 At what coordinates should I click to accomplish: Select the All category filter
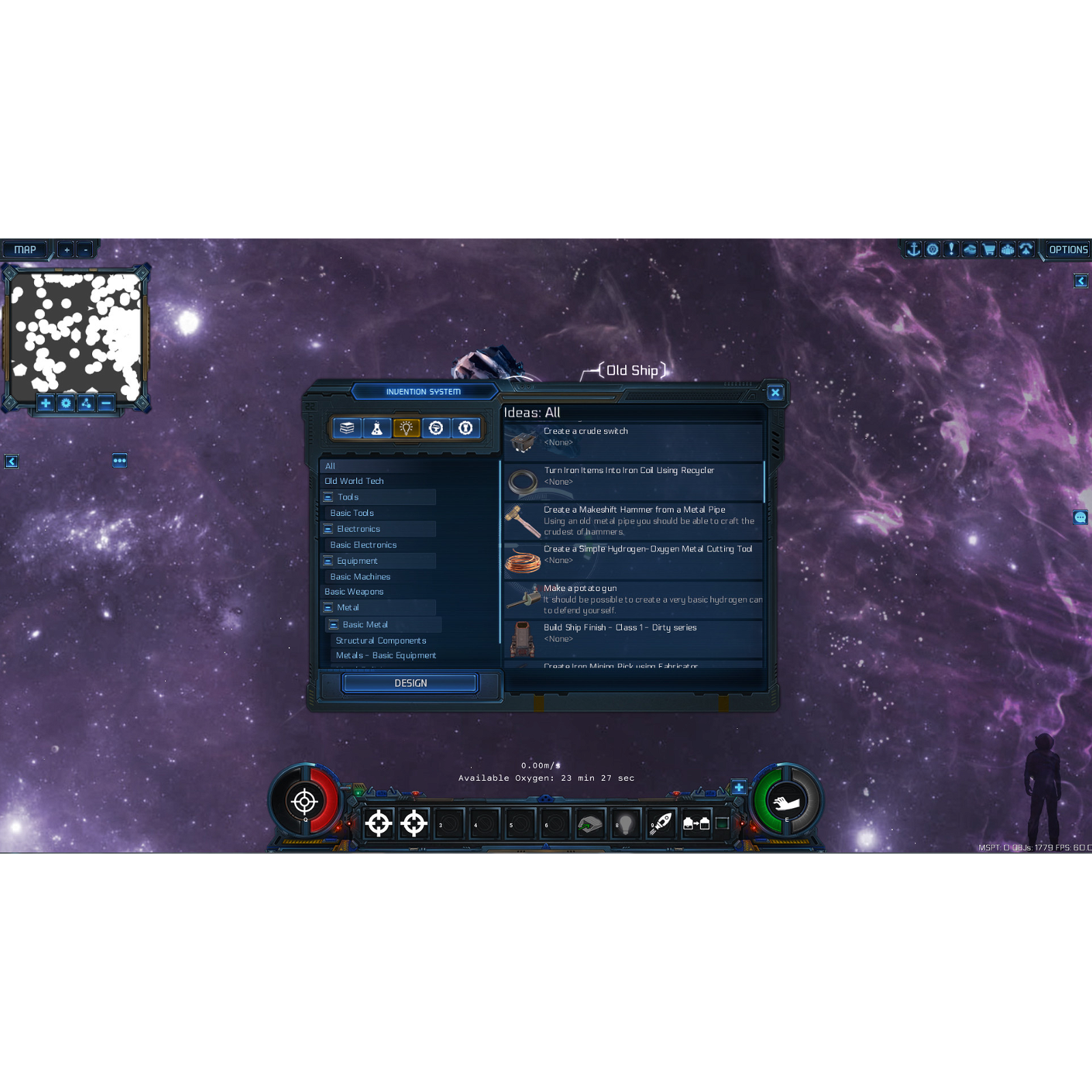pyautogui.click(x=331, y=465)
